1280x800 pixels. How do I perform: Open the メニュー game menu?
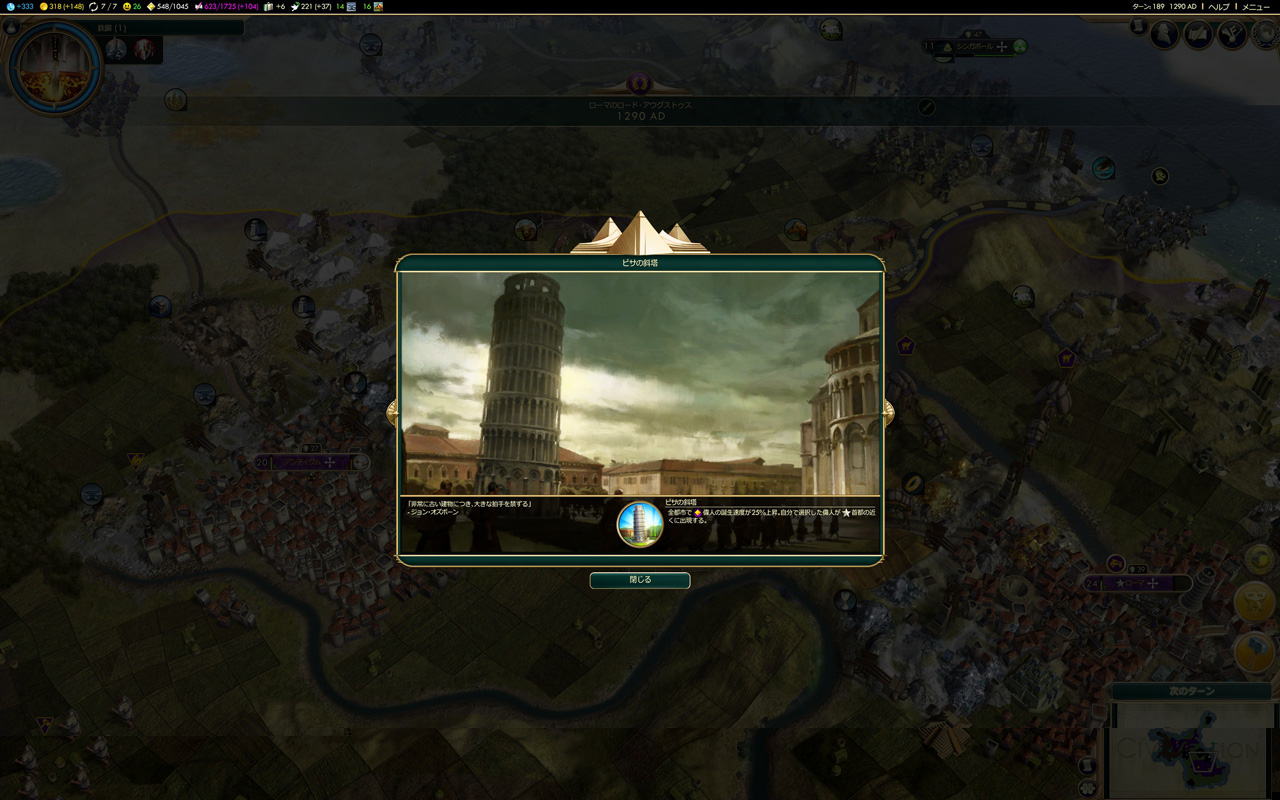tap(1255, 6)
